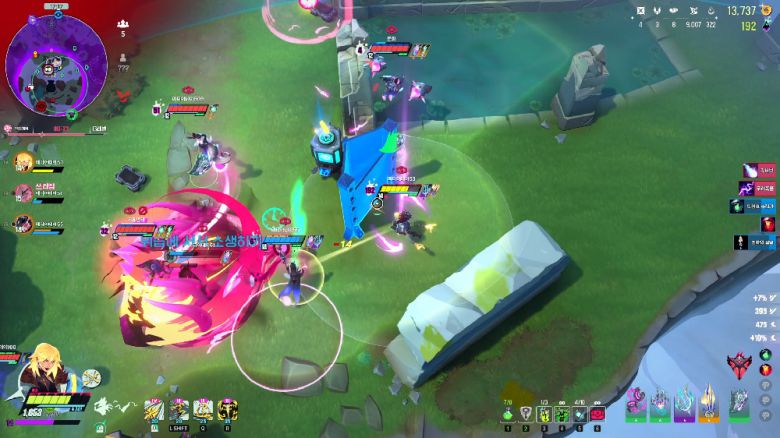This screenshot has width=780, height=438.
Task: Cast the Q ability
Action: point(203,409)
